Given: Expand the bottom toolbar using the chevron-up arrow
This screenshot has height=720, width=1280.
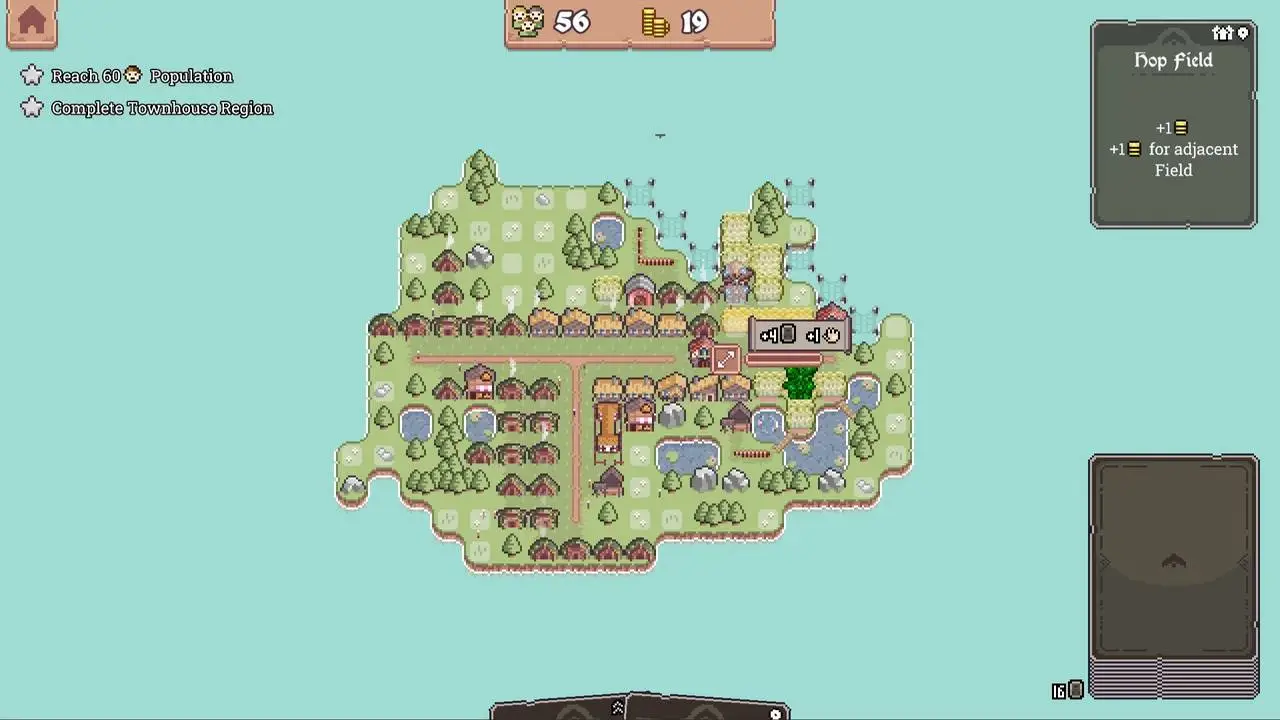Looking at the screenshot, I should pos(617,708).
